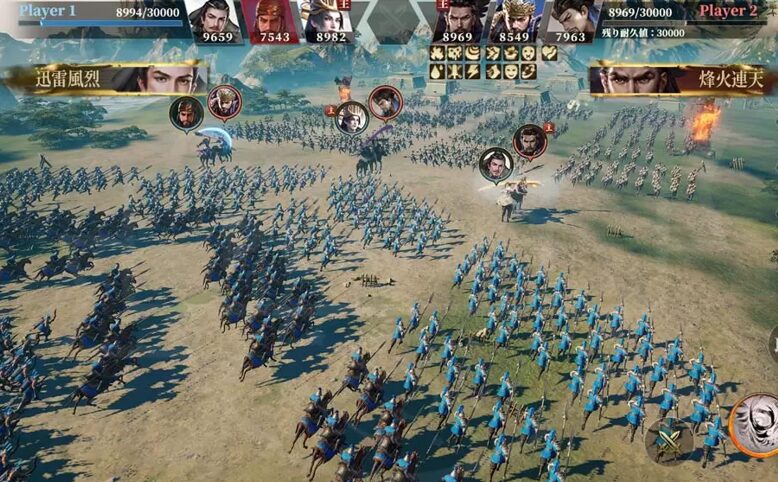Inspect the water droplet status icon
This screenshot has height=482, width=778.
click(437, 71)
